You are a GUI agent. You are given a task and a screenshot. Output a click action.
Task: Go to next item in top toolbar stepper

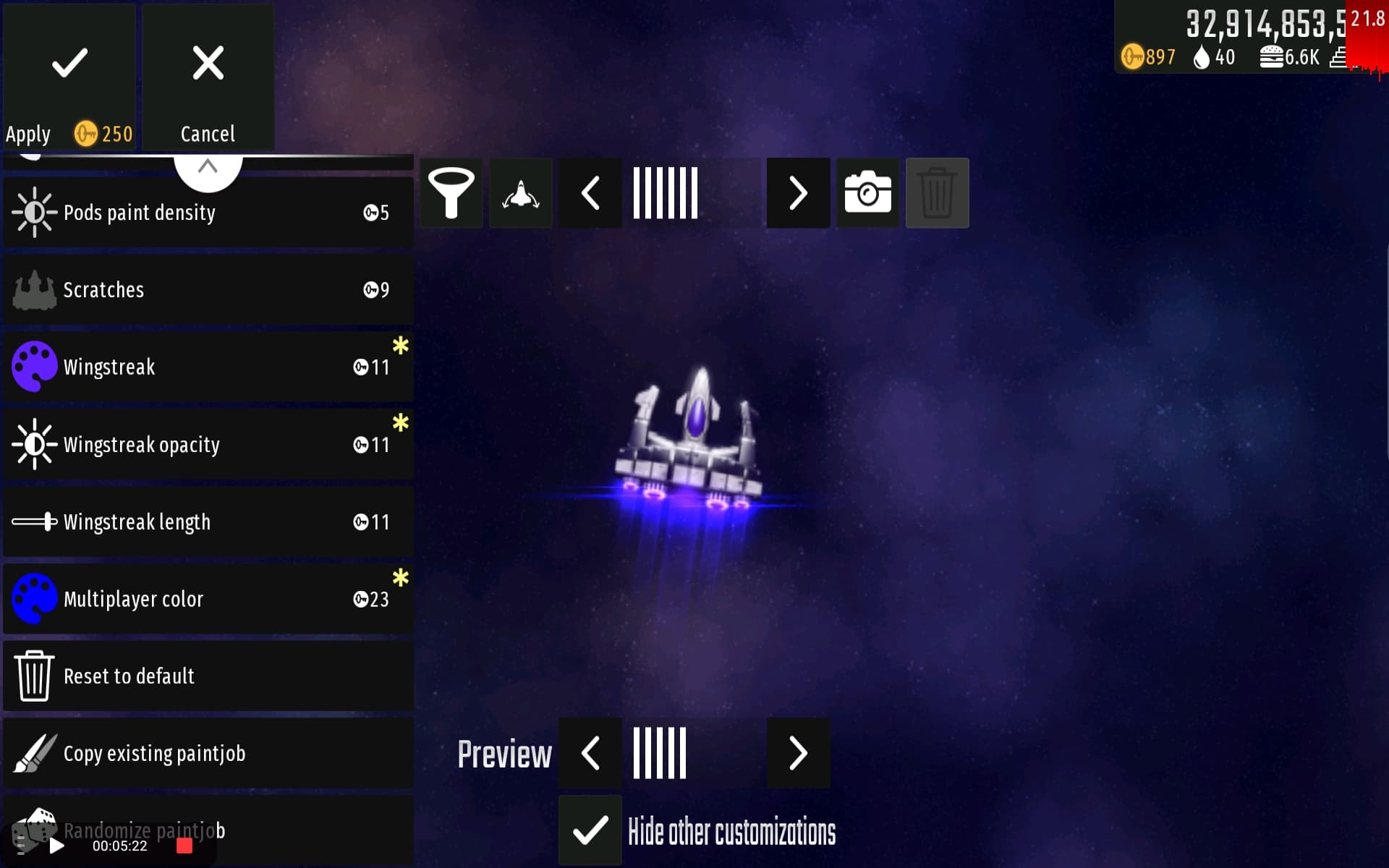(x=798, y=193)
